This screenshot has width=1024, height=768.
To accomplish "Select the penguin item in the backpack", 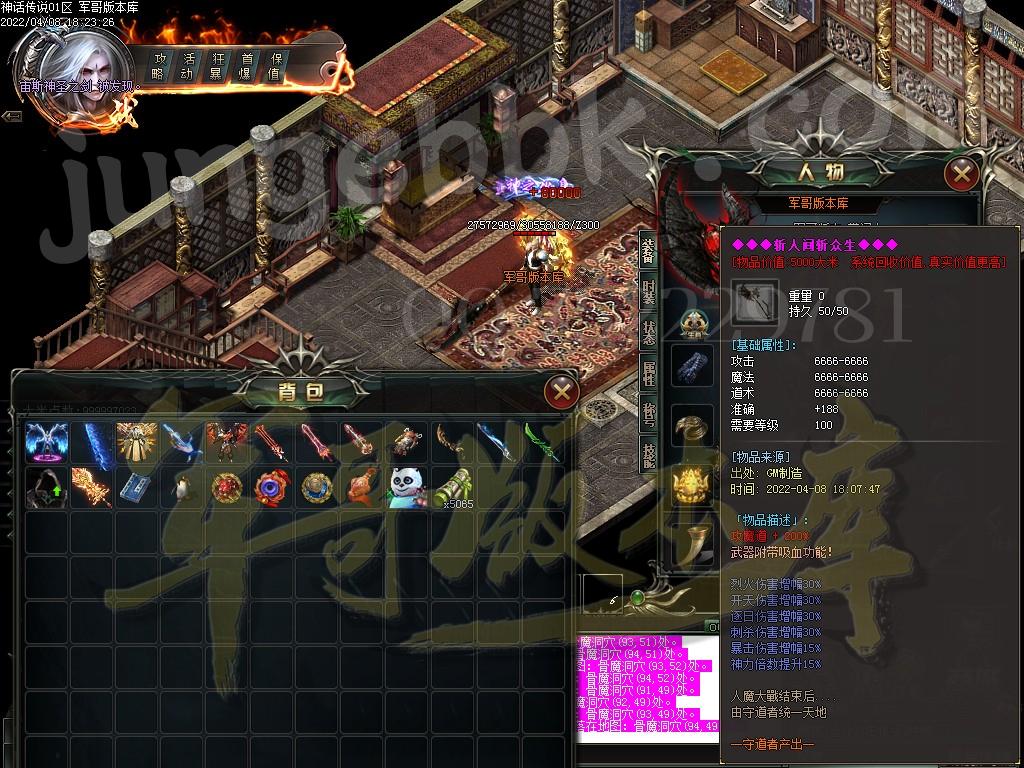I will 183,487.
